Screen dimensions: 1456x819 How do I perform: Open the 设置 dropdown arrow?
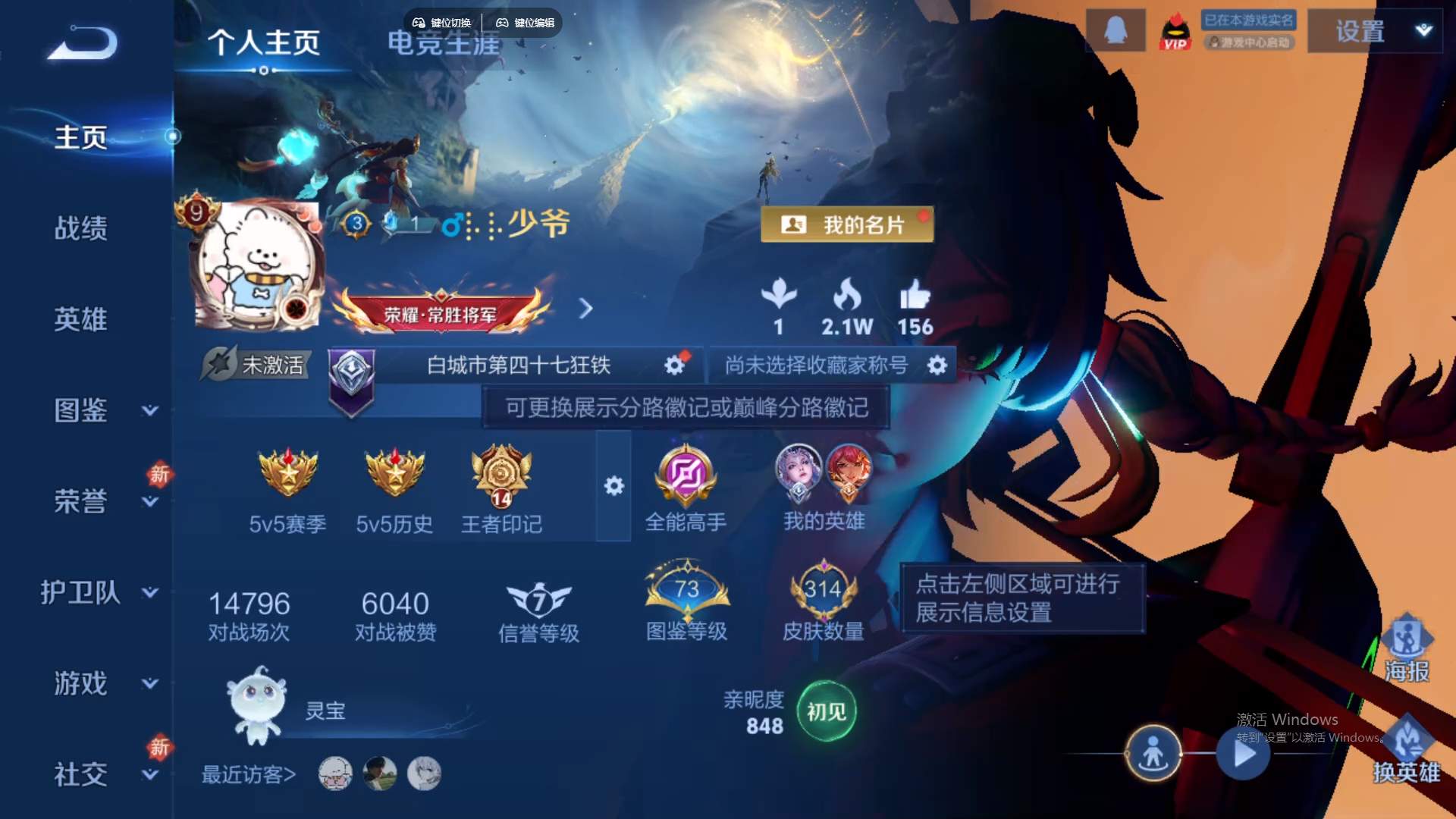pos(1423,32)
